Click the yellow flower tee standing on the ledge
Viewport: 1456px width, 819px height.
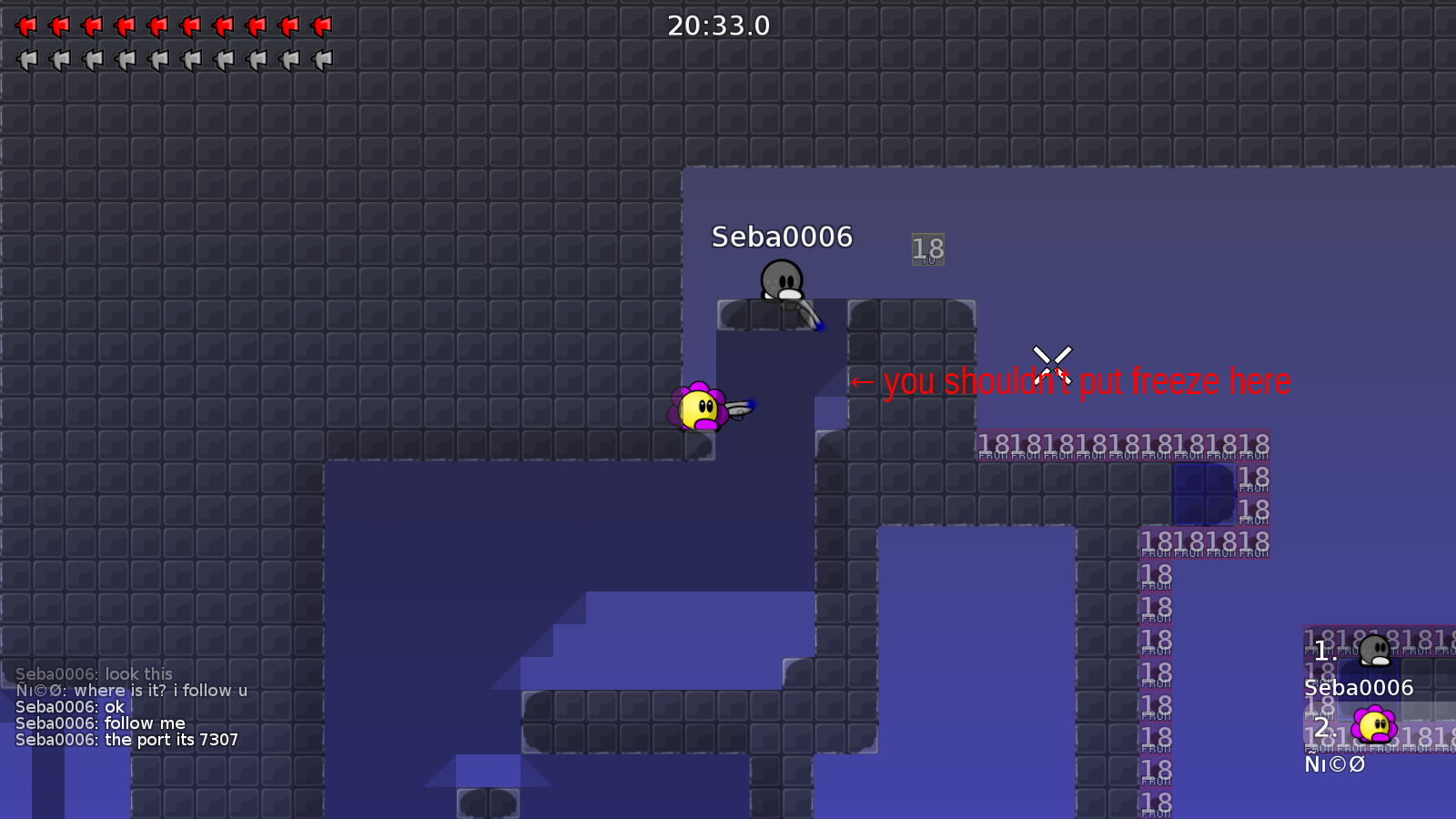pos(699,407)
